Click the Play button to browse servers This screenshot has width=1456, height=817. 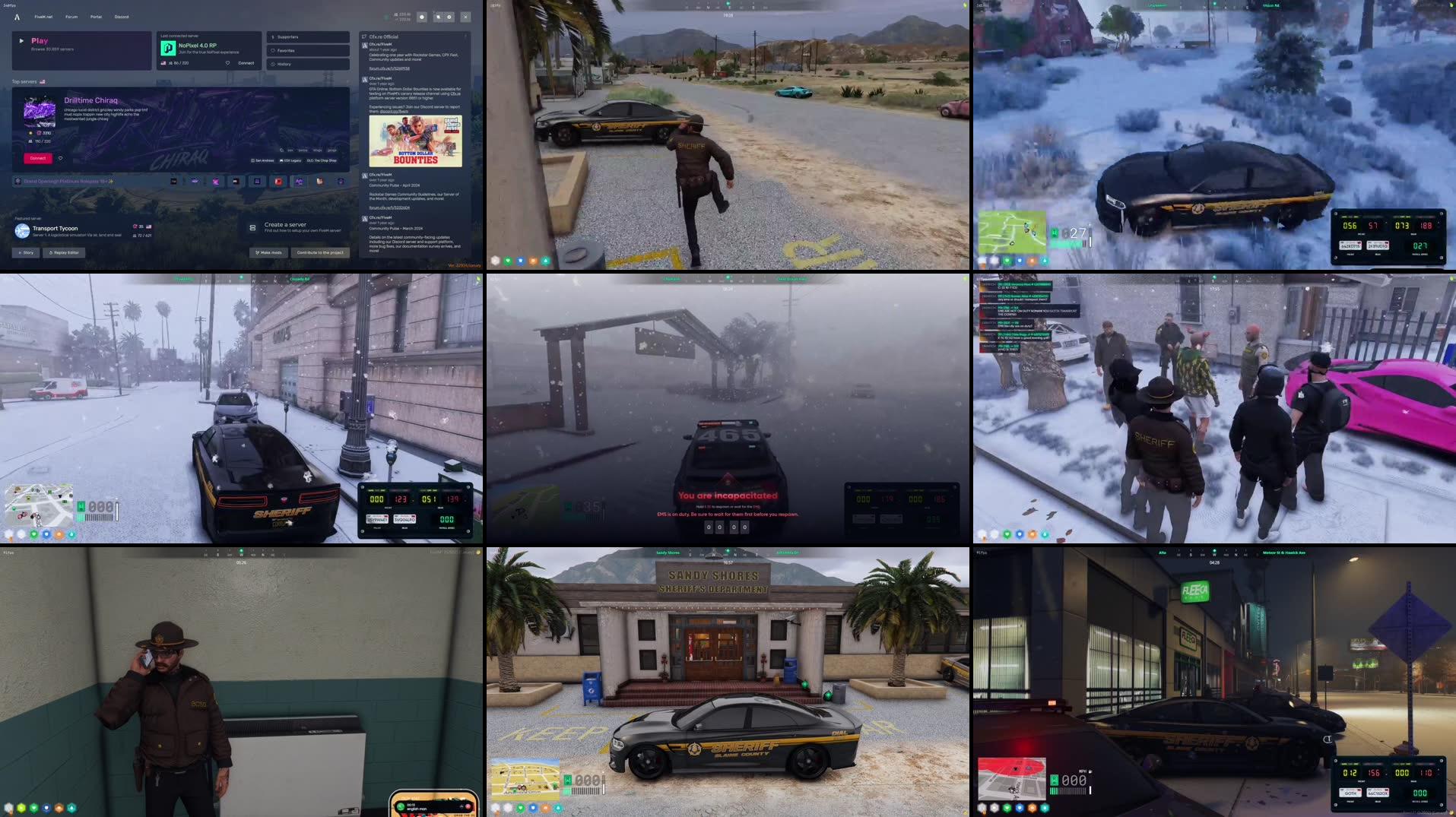40,40
